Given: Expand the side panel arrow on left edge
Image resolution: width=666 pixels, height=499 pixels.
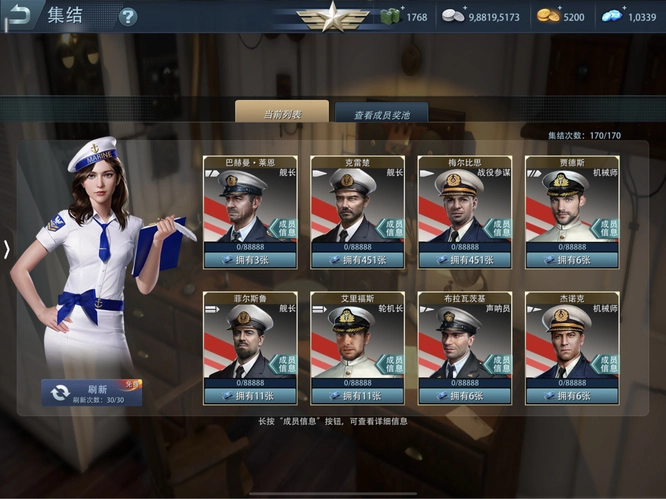Looking at the screenshot, I should 7,249.
